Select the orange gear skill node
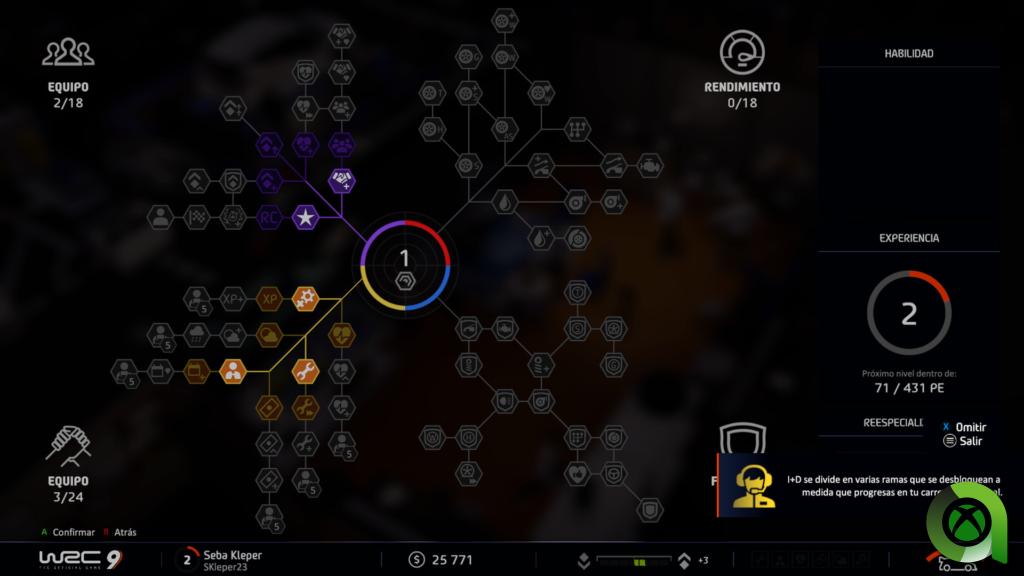1024x576 pixels. (305, 298)
